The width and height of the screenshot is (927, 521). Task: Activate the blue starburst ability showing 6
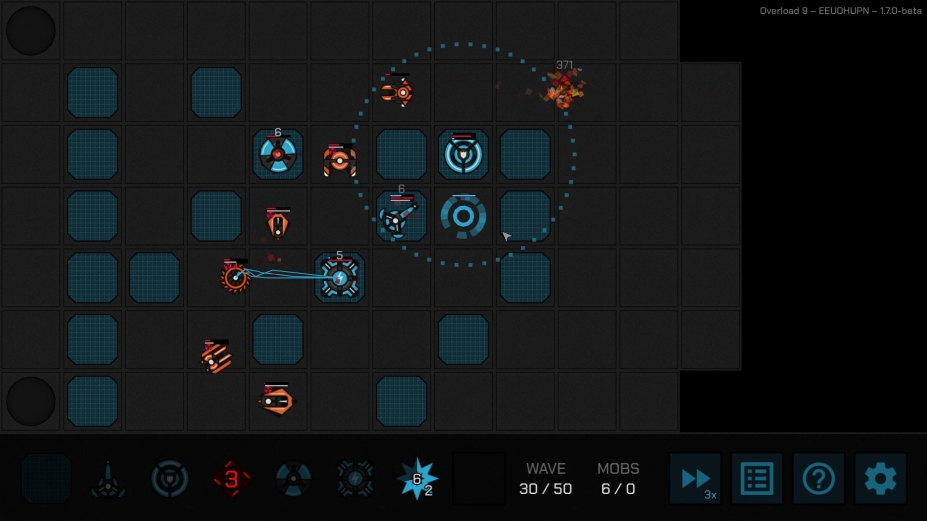coord(416,479)
